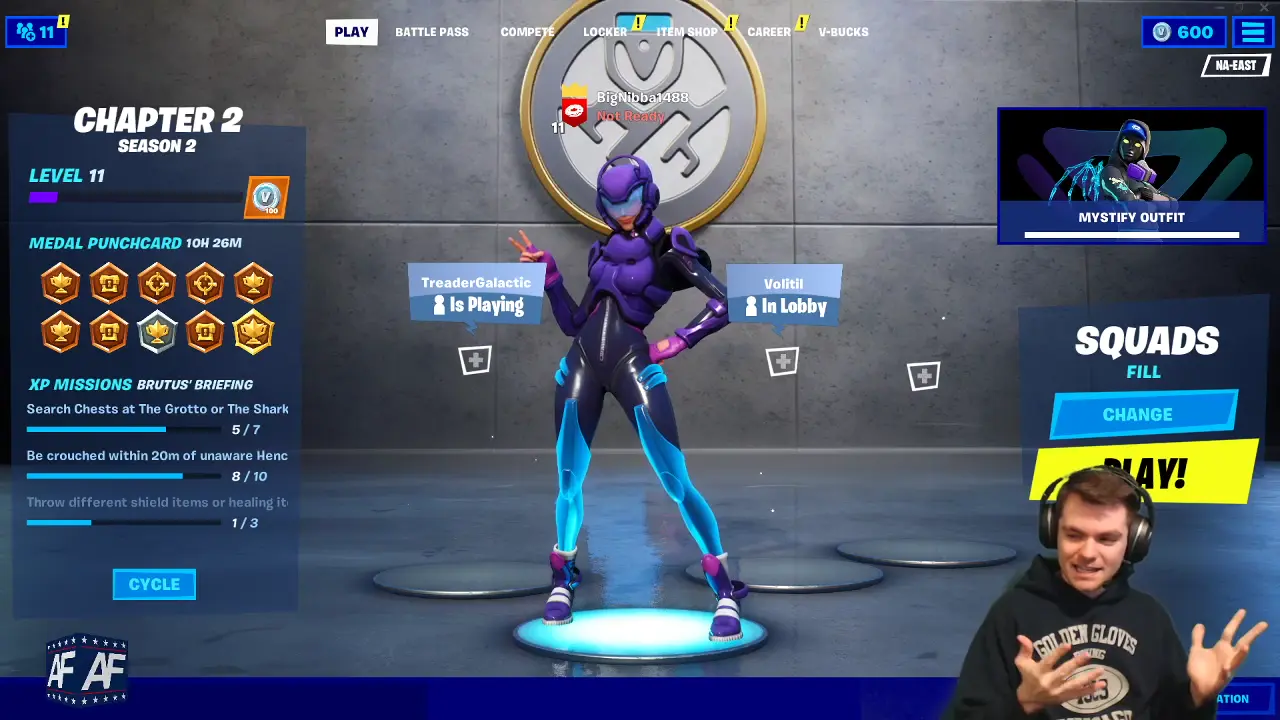Show the Career tab

coord(769,32)
